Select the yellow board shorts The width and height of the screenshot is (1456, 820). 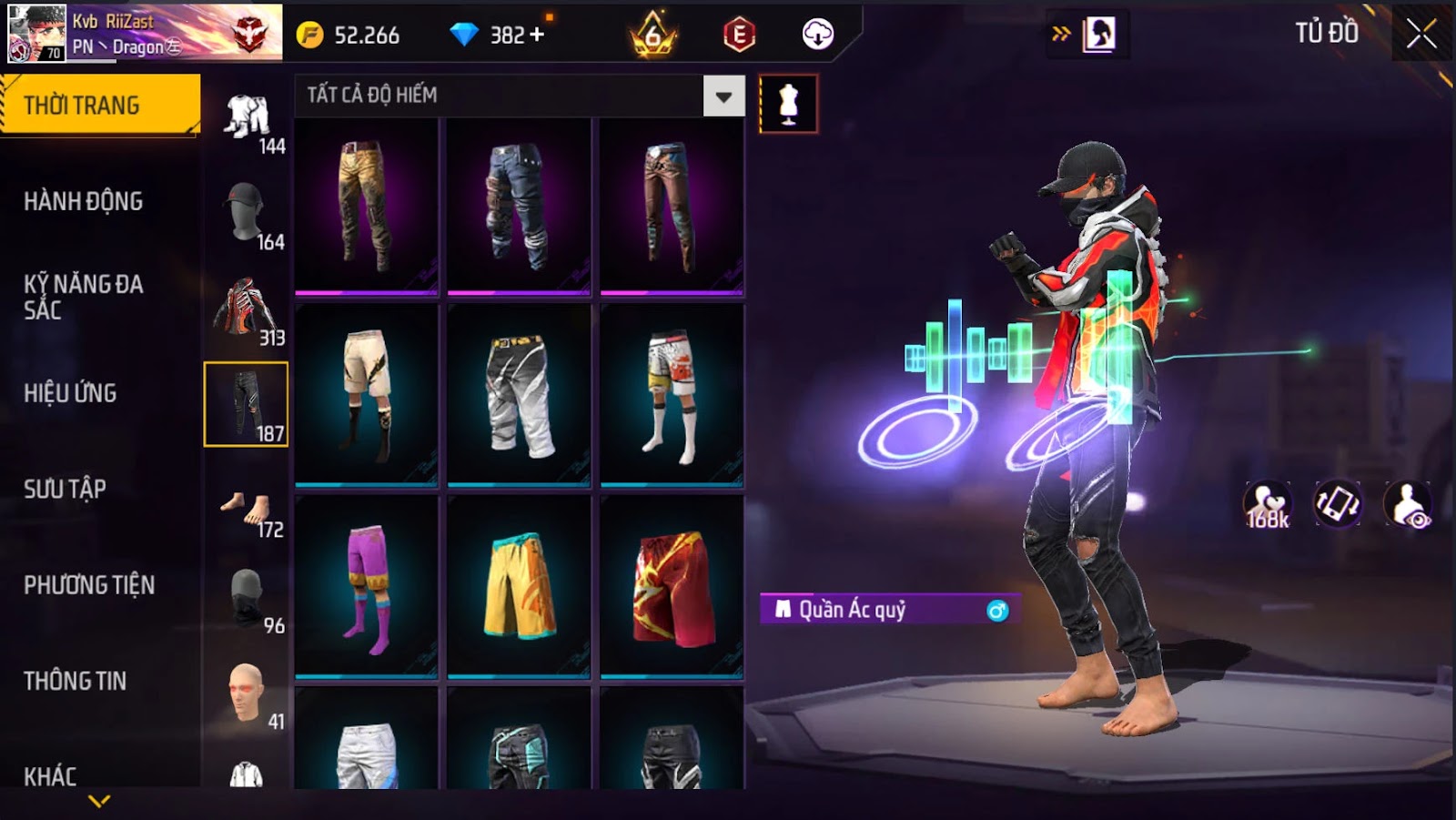pyautogui.click(x=519, y=587)
